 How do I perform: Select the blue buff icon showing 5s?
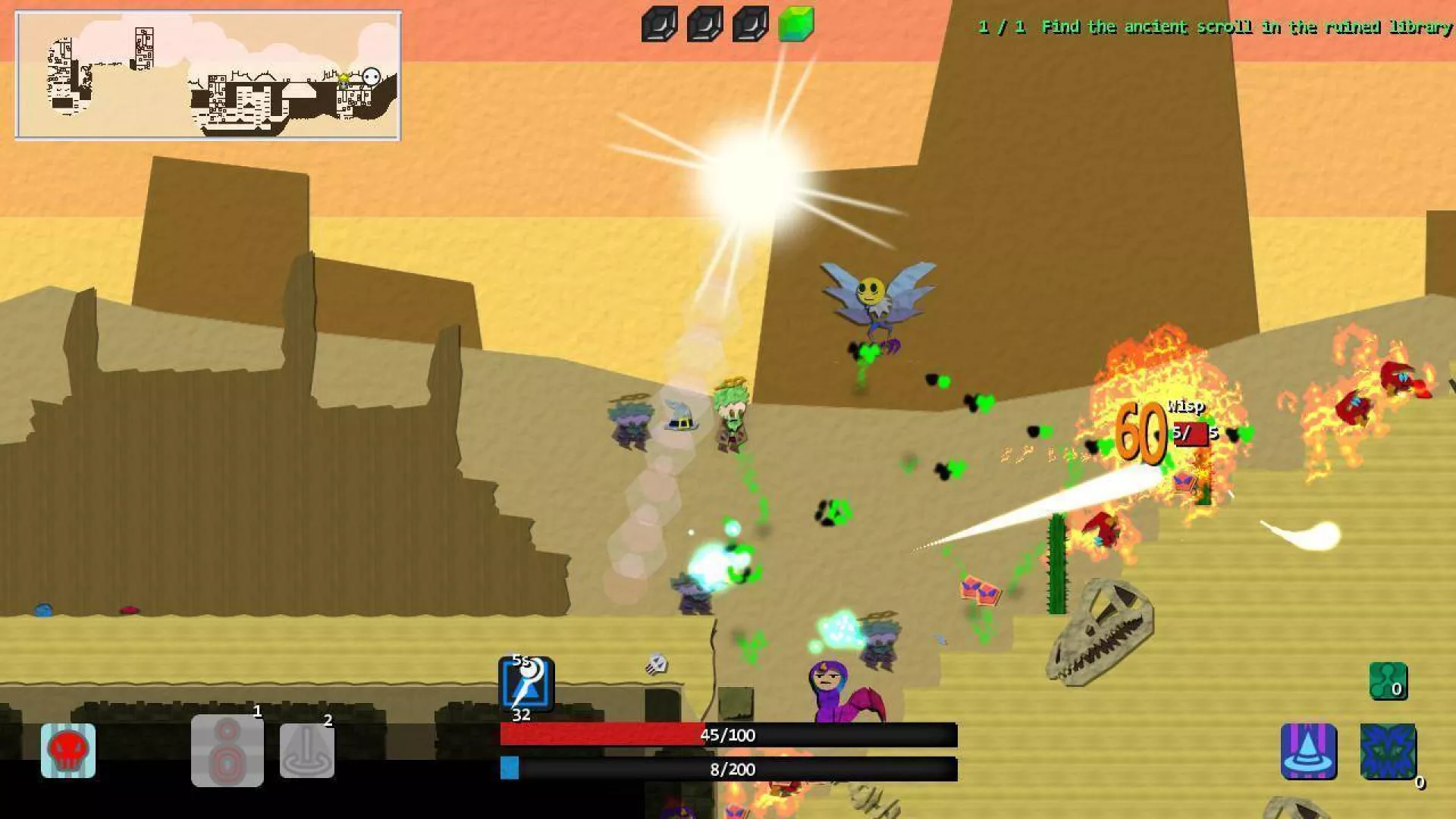[526, 683]
